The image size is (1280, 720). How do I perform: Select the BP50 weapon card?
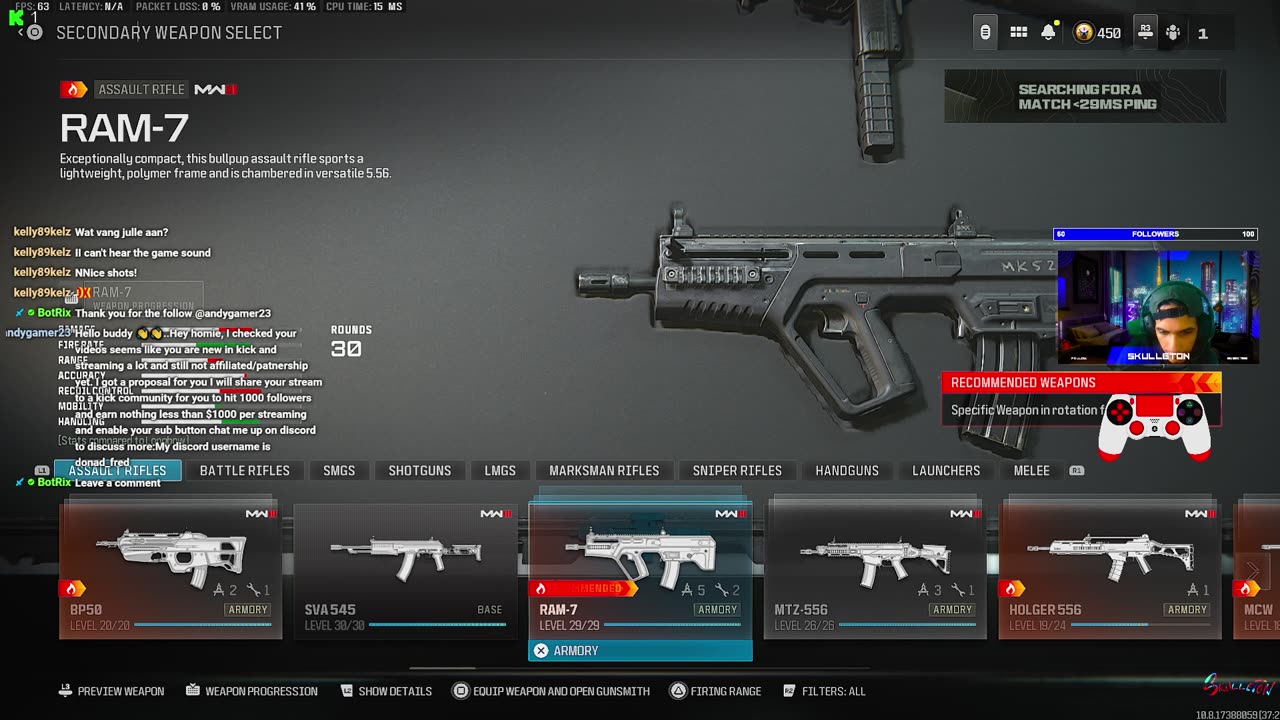[171, 569]
